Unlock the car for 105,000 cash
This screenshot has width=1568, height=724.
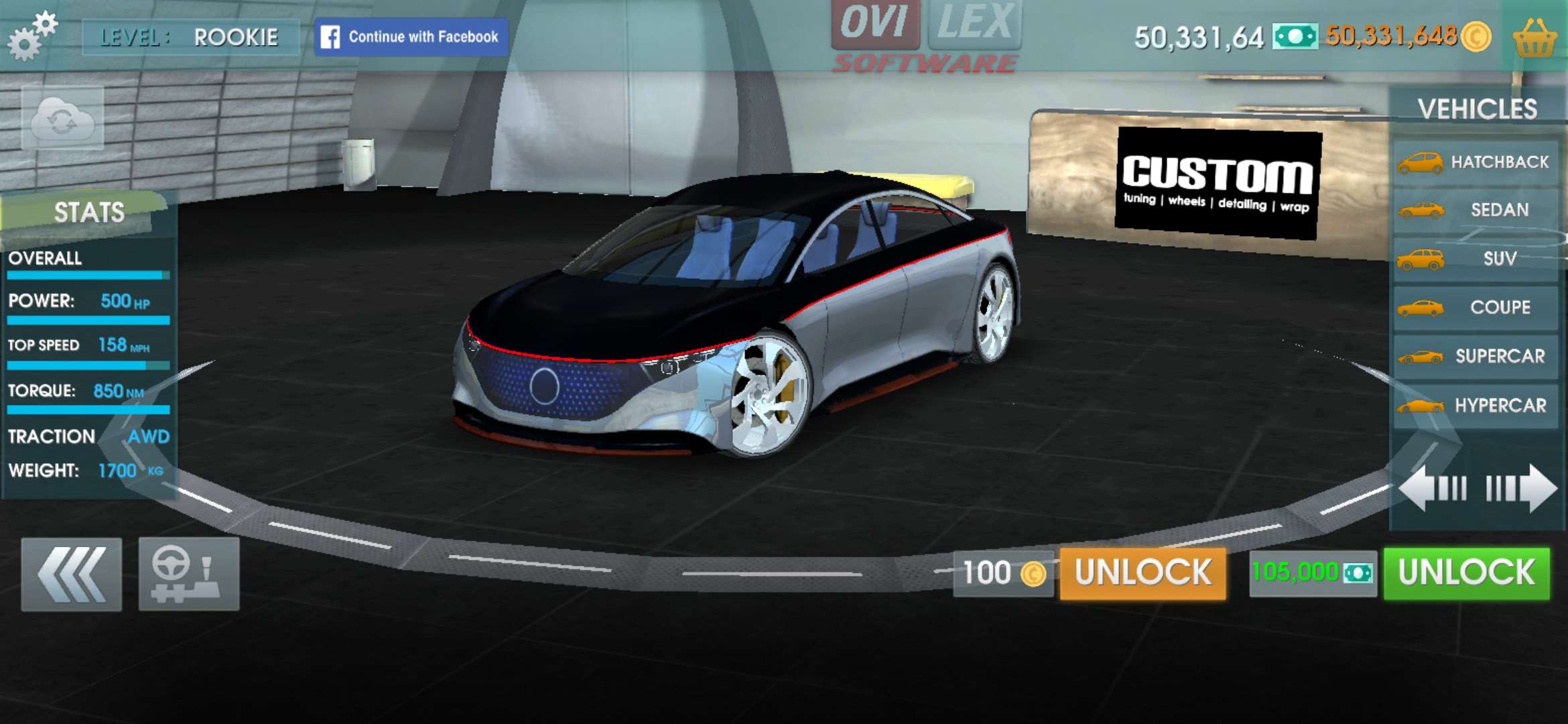(1466, 573)
